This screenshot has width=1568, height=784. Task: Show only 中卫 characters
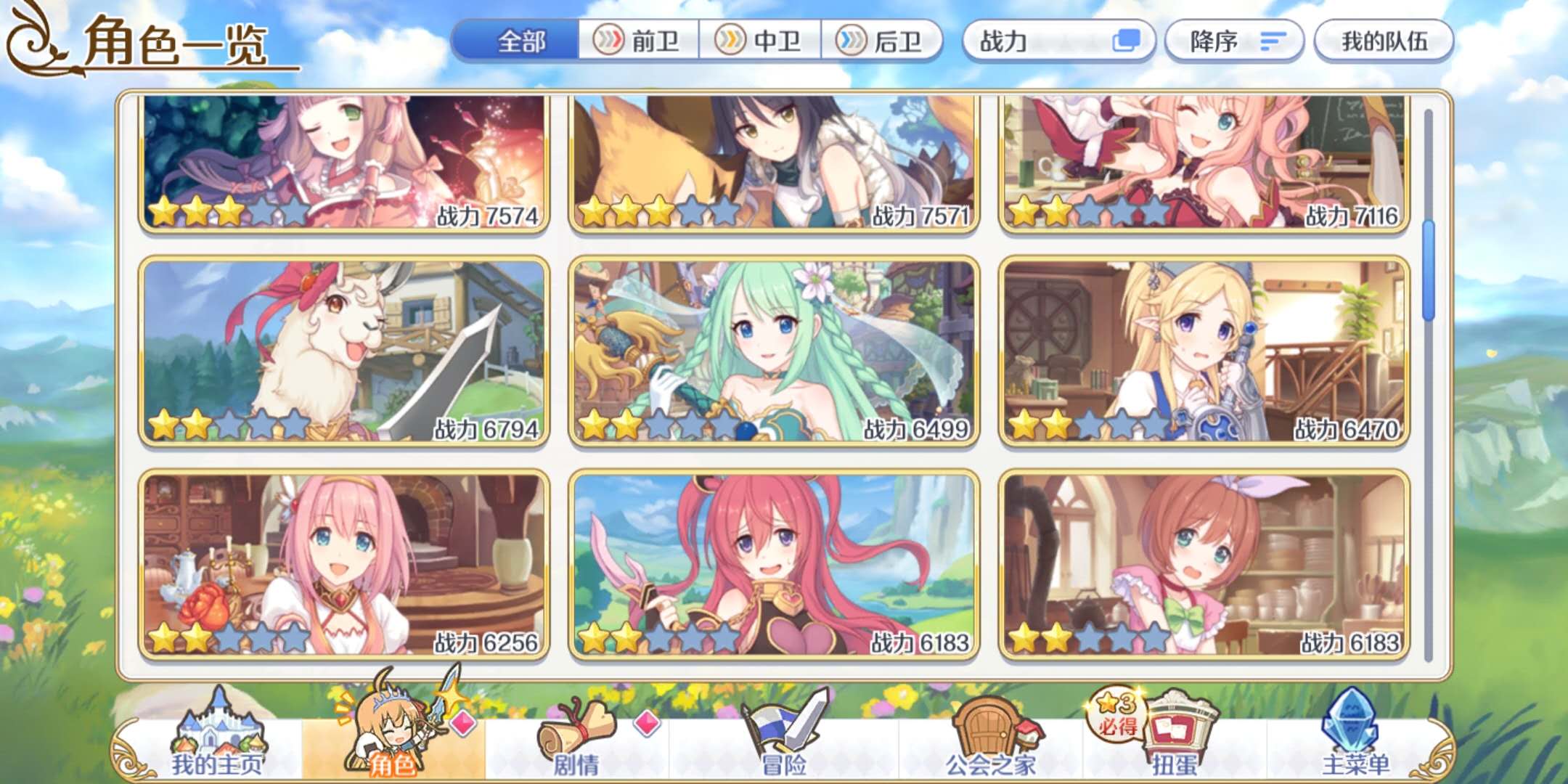(760, 41)
